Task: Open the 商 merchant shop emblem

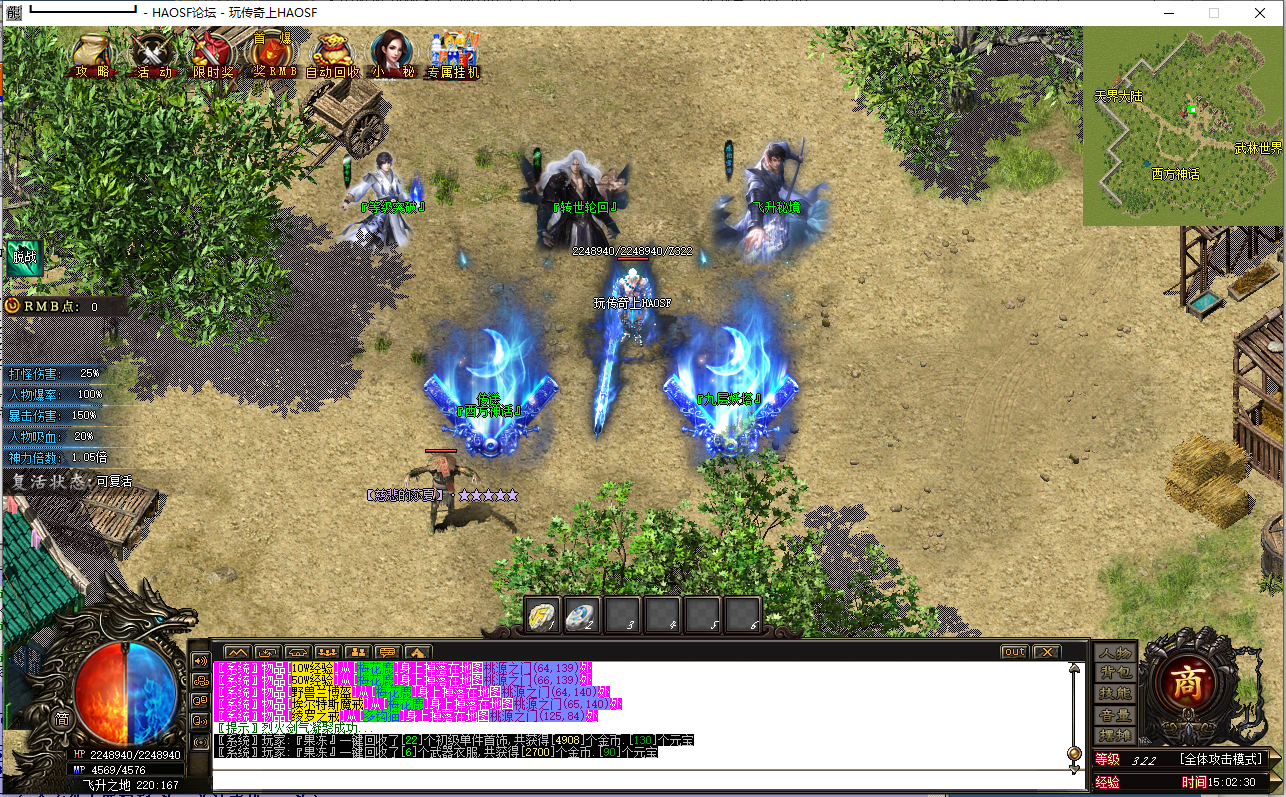Action: [1188, 683]
